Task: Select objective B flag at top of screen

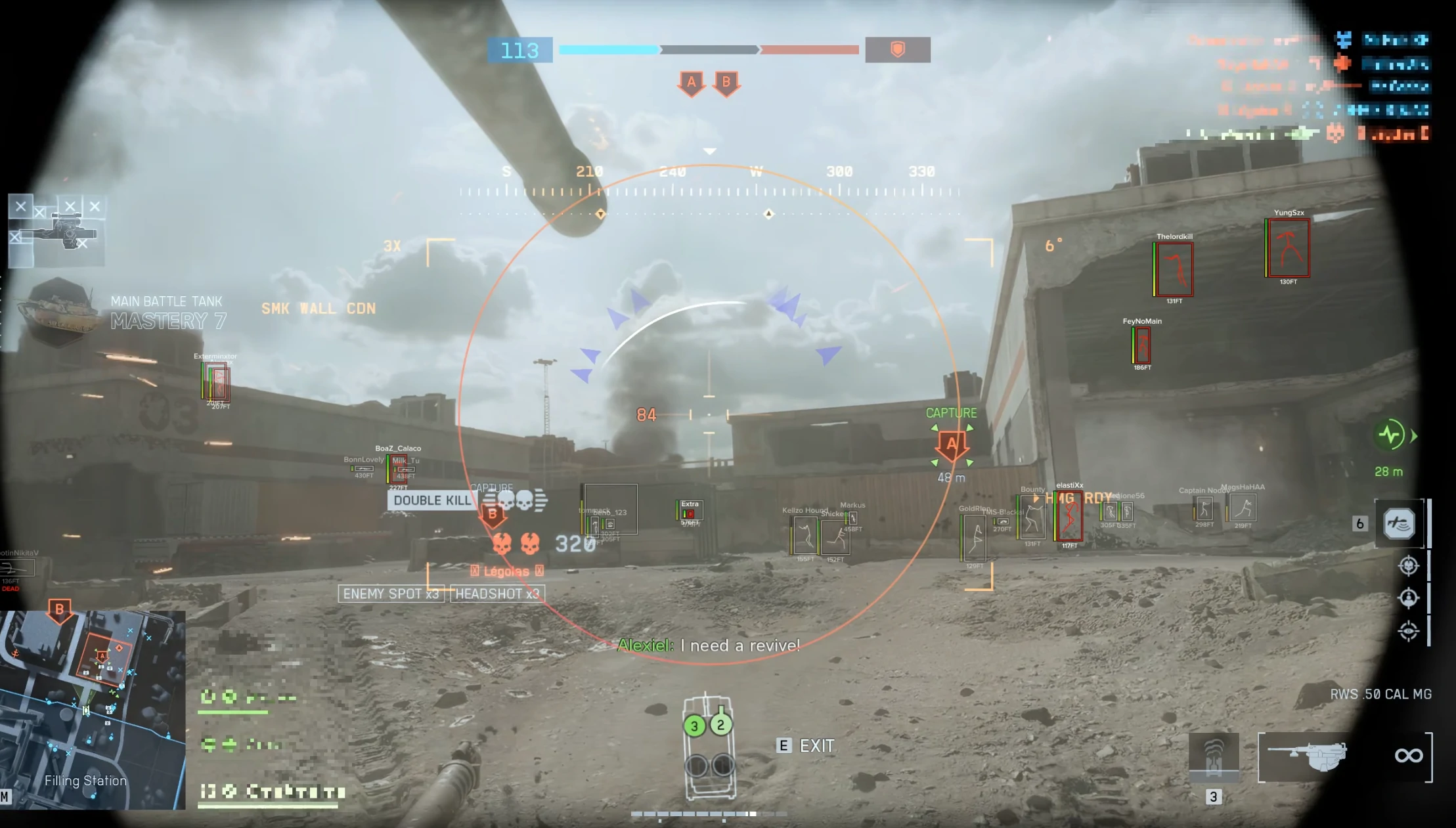Action: (x=726, y=83)
